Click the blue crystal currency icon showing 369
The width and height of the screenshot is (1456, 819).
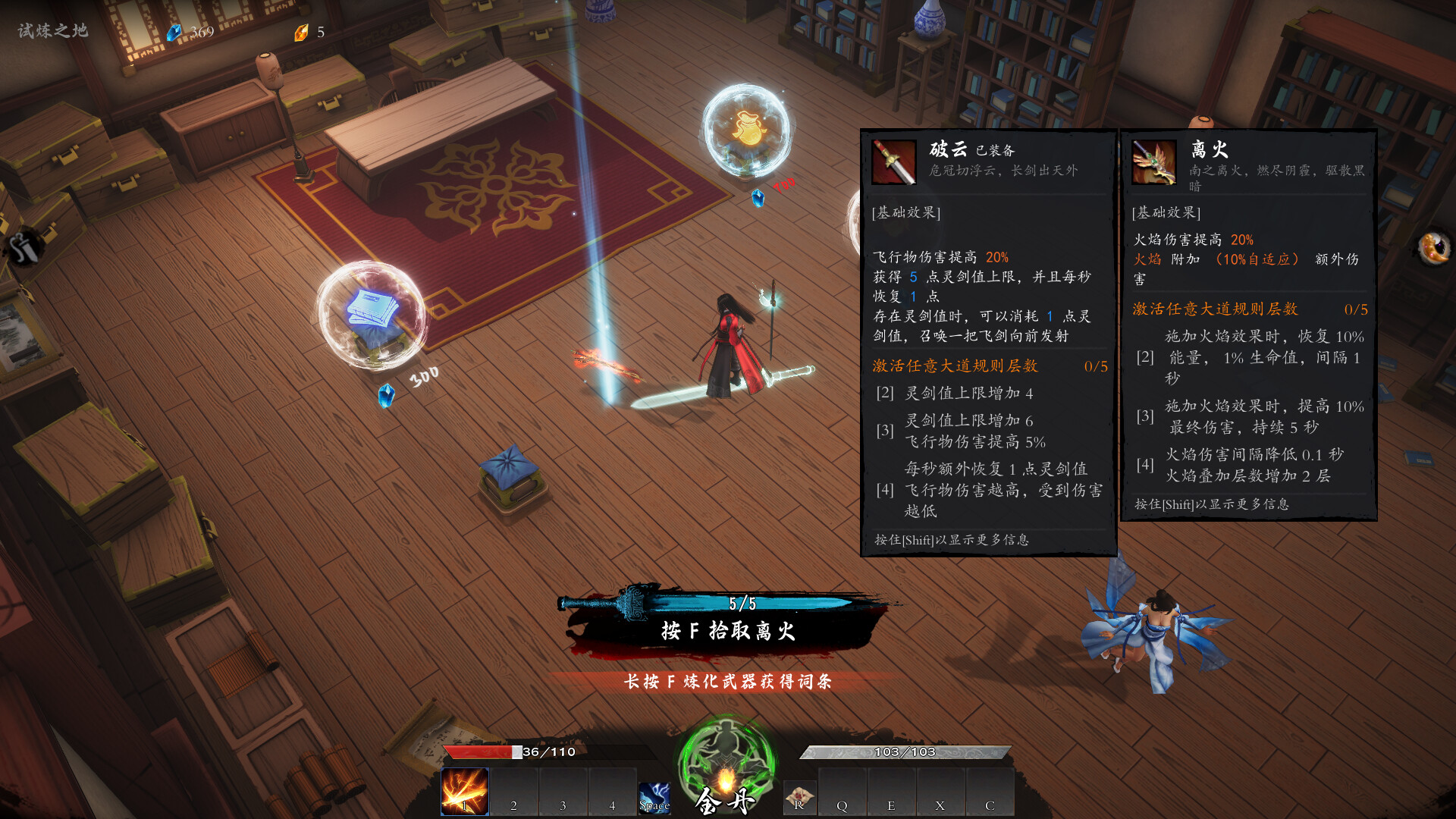pyautogui.click(x=176, y=32)
